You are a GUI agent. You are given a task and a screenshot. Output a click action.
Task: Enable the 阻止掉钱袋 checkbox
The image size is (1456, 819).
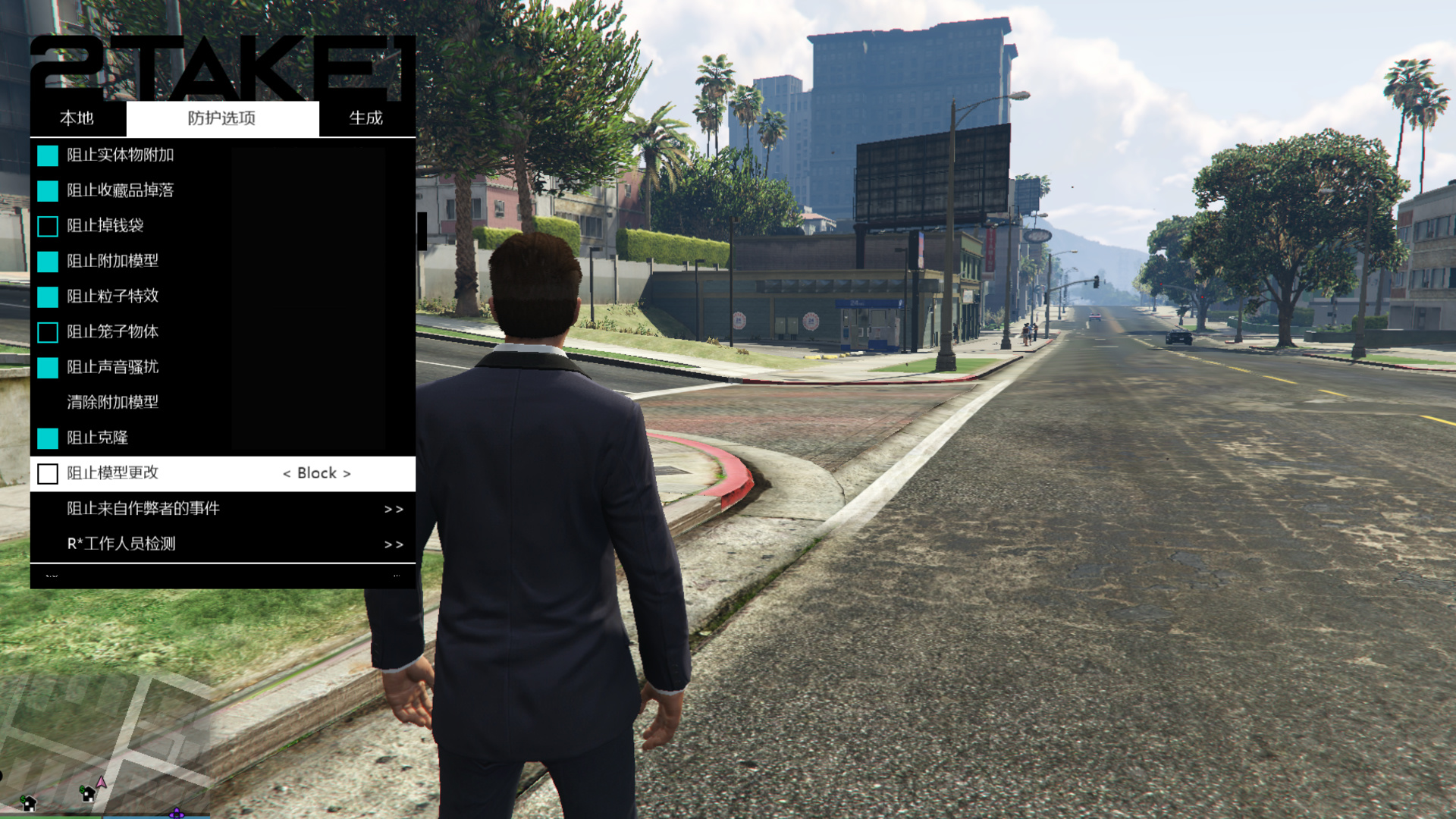click(47, 226)
